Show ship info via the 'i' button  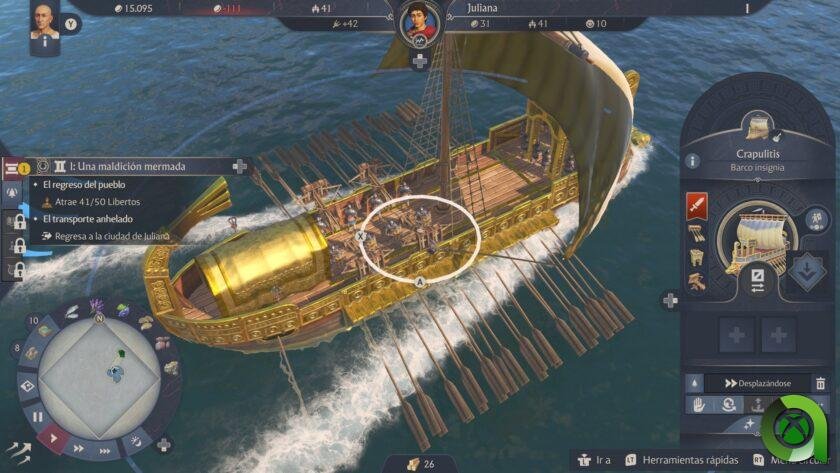point(692,161)
